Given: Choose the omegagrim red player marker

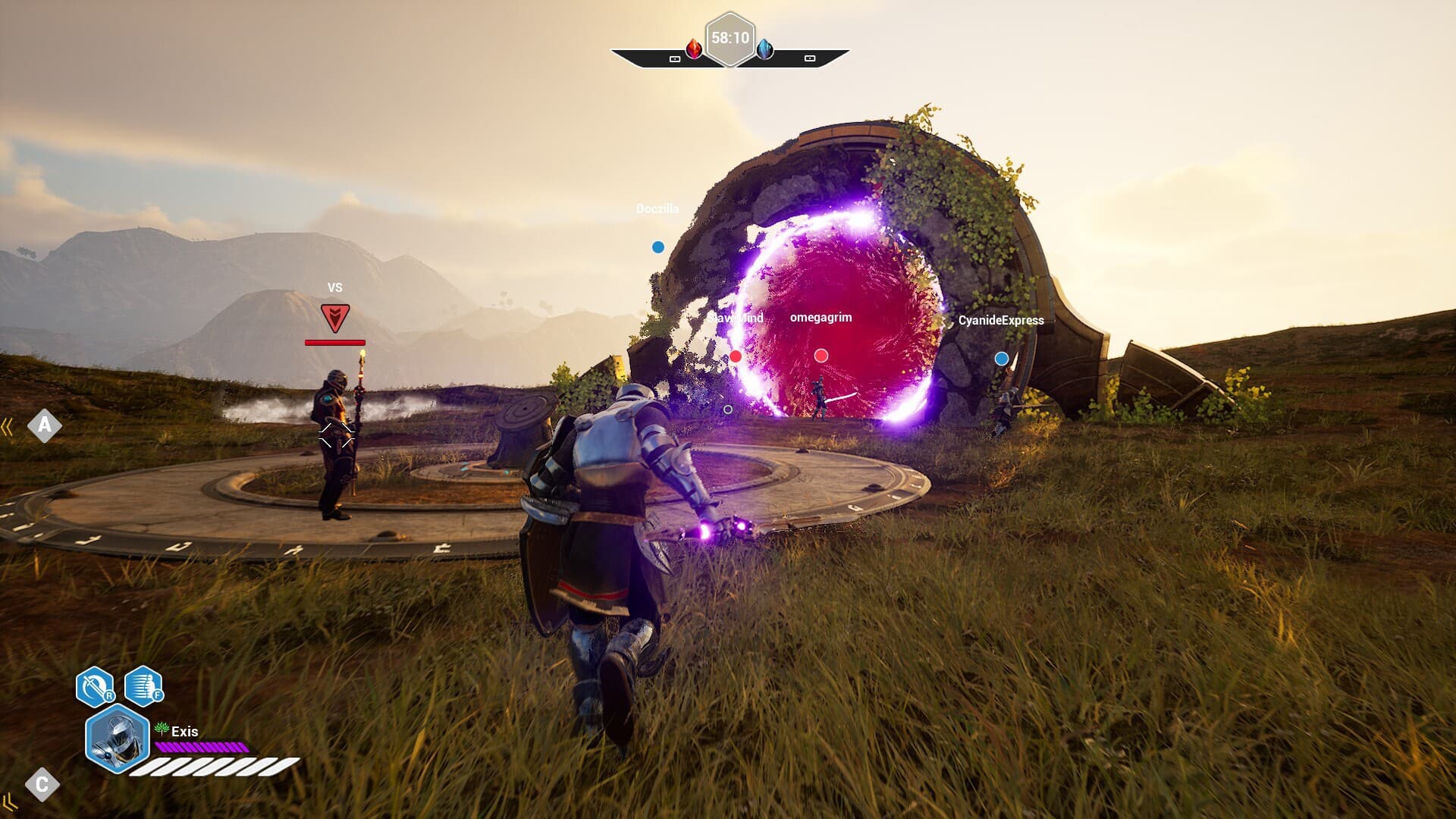Looking at the screenshot, I should pyautogui.click(x=821, y=356).
